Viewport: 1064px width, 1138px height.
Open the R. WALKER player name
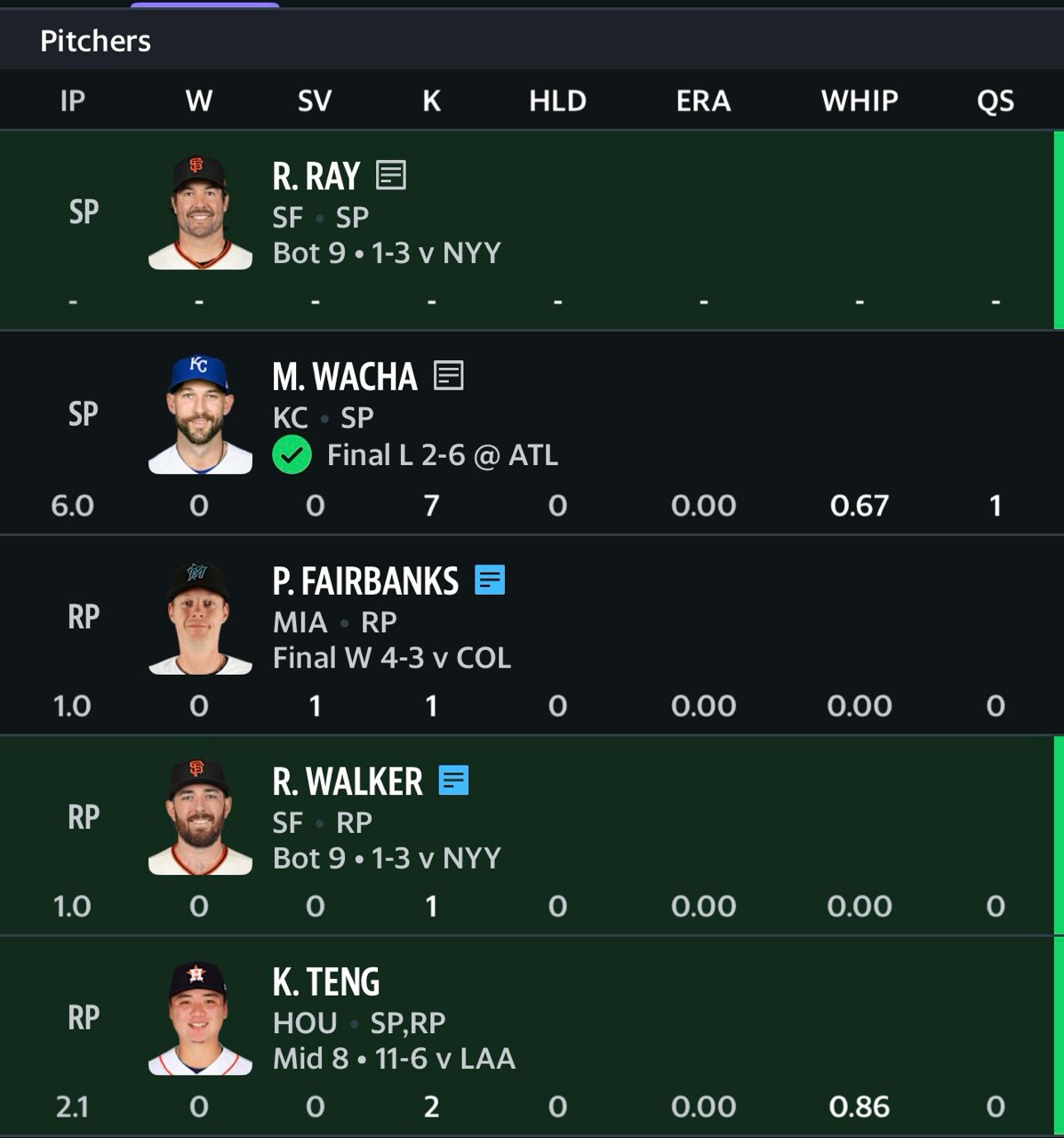point(348,781)
